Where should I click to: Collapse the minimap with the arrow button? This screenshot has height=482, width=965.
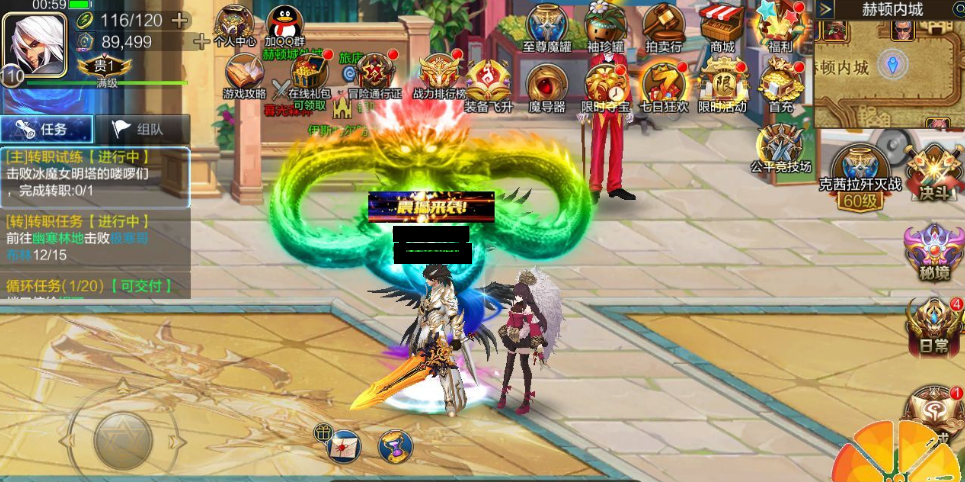pos(826,9)
